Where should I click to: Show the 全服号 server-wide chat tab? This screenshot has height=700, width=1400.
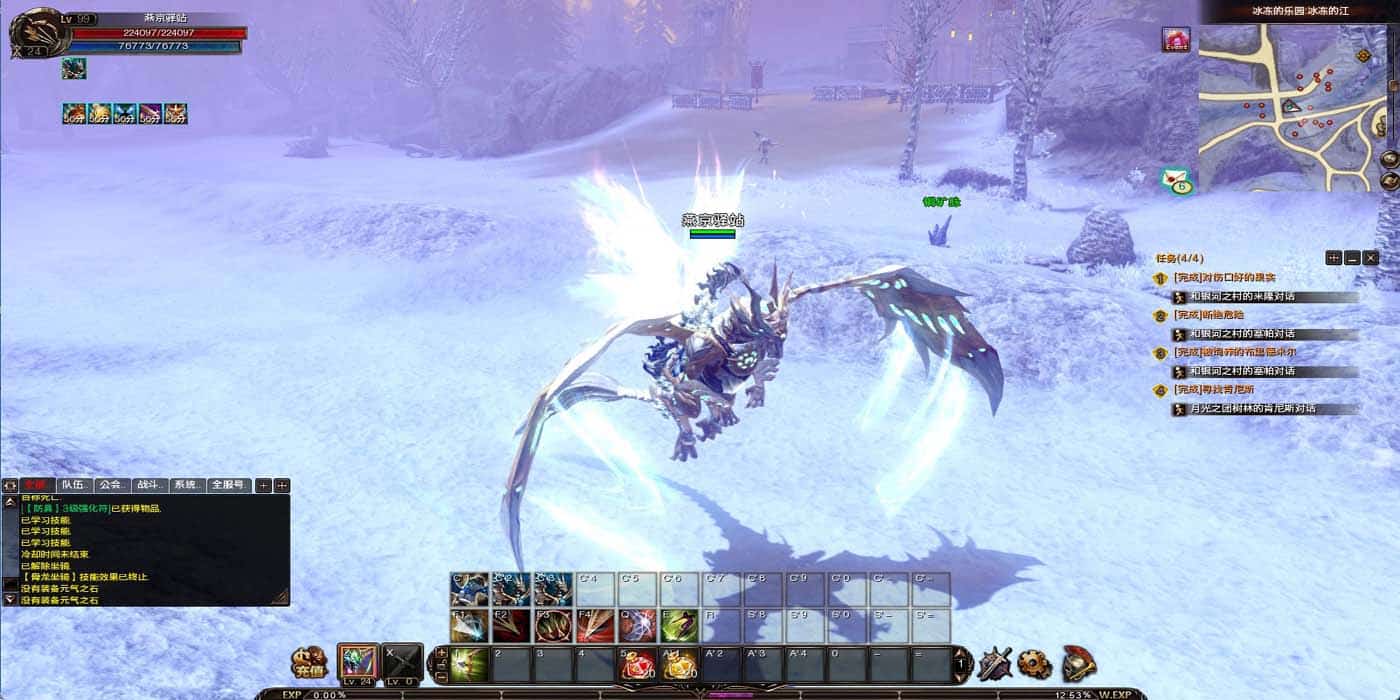pyautogui.click(x=230, y=485)
